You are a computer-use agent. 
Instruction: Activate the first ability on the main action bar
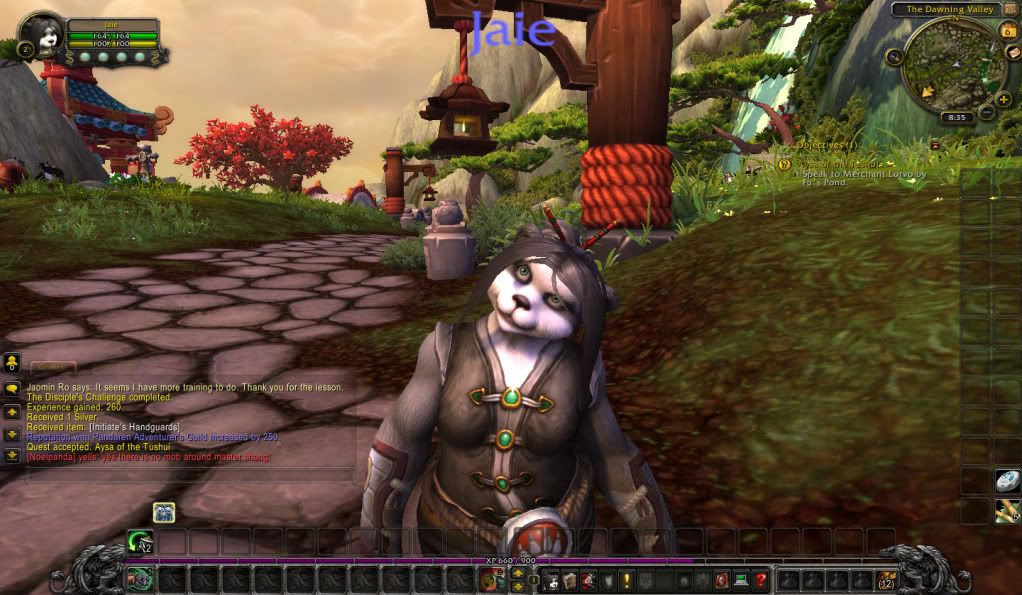tap(140, 579)
